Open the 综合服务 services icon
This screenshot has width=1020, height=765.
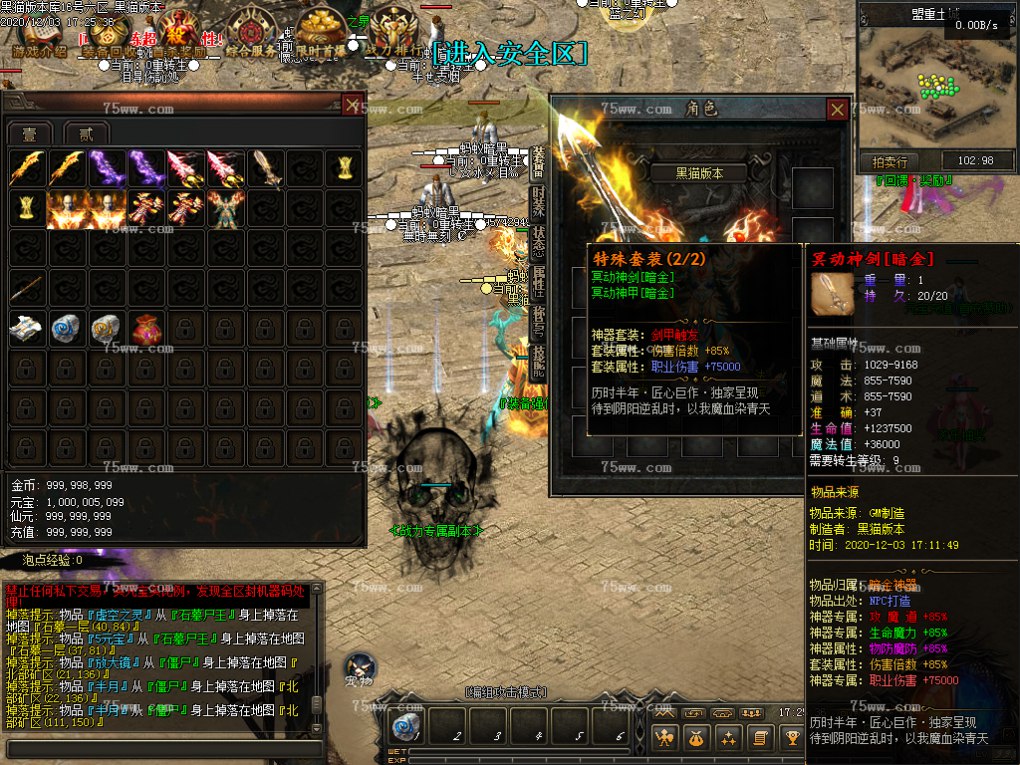(x=249, y=30)
